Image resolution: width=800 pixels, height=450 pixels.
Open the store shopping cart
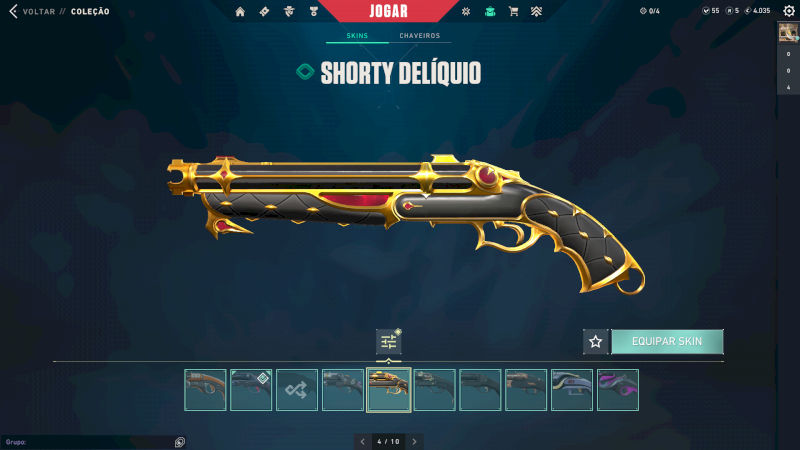coord(513,11)
